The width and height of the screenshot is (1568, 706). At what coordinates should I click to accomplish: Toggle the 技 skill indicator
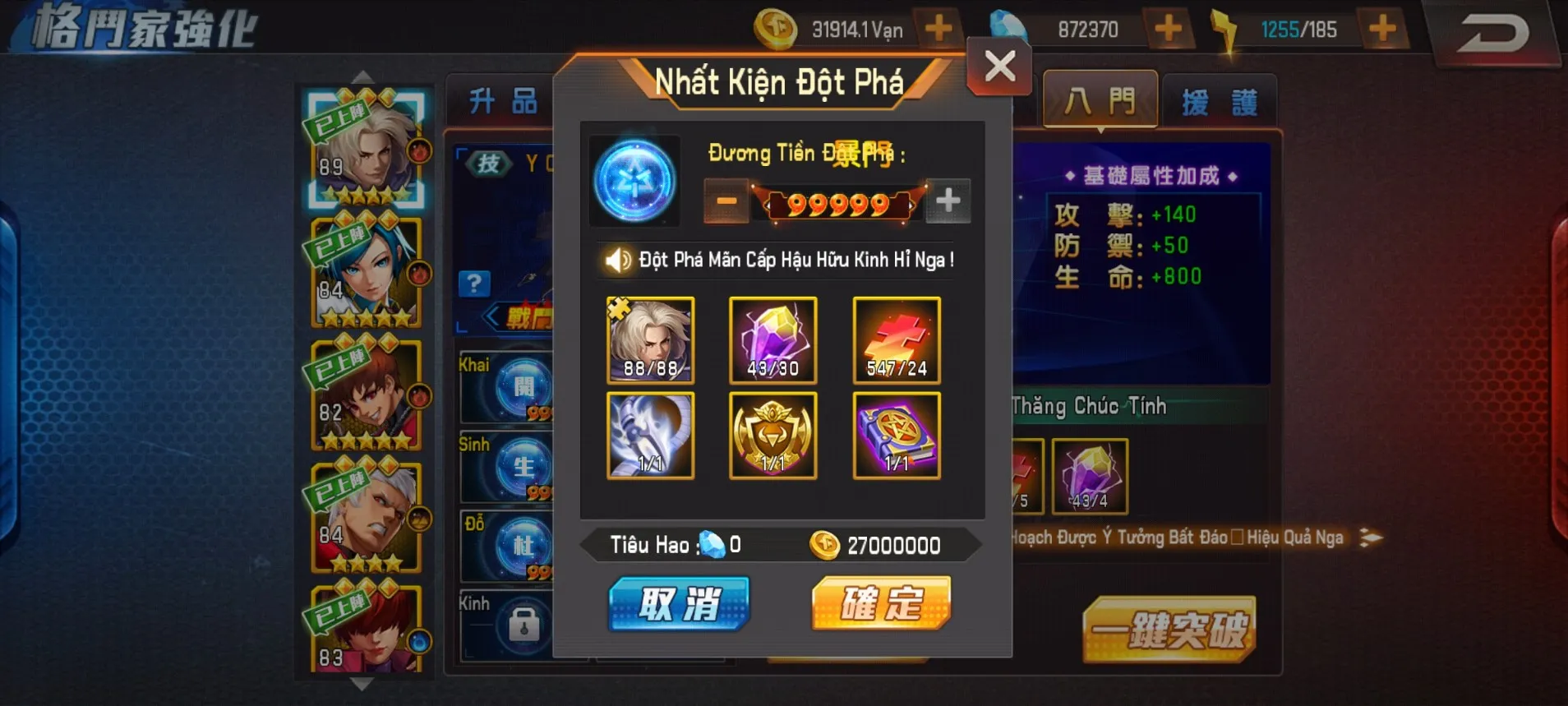488,164
